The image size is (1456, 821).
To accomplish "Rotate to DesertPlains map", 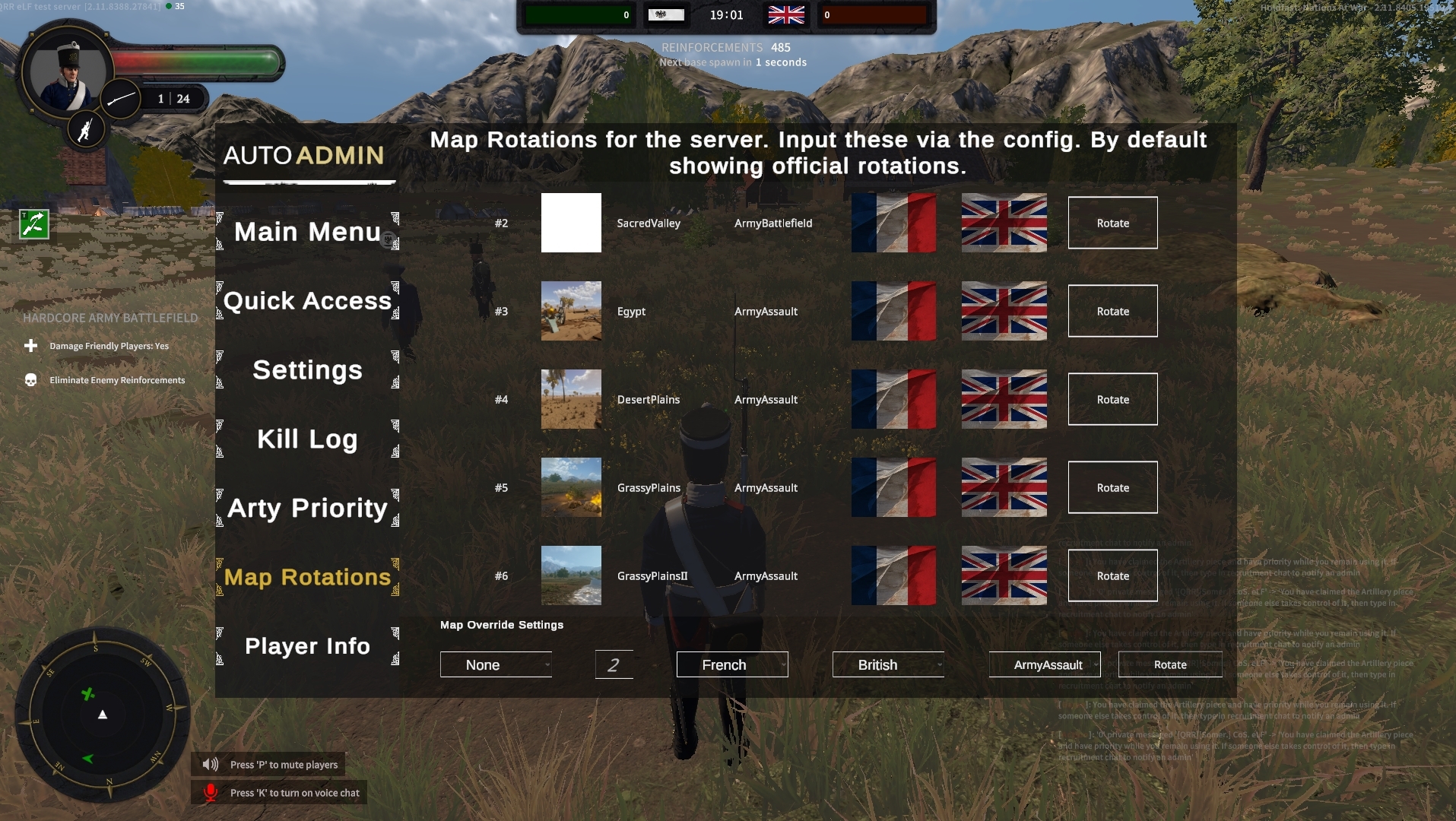I will click(1112, 399).
